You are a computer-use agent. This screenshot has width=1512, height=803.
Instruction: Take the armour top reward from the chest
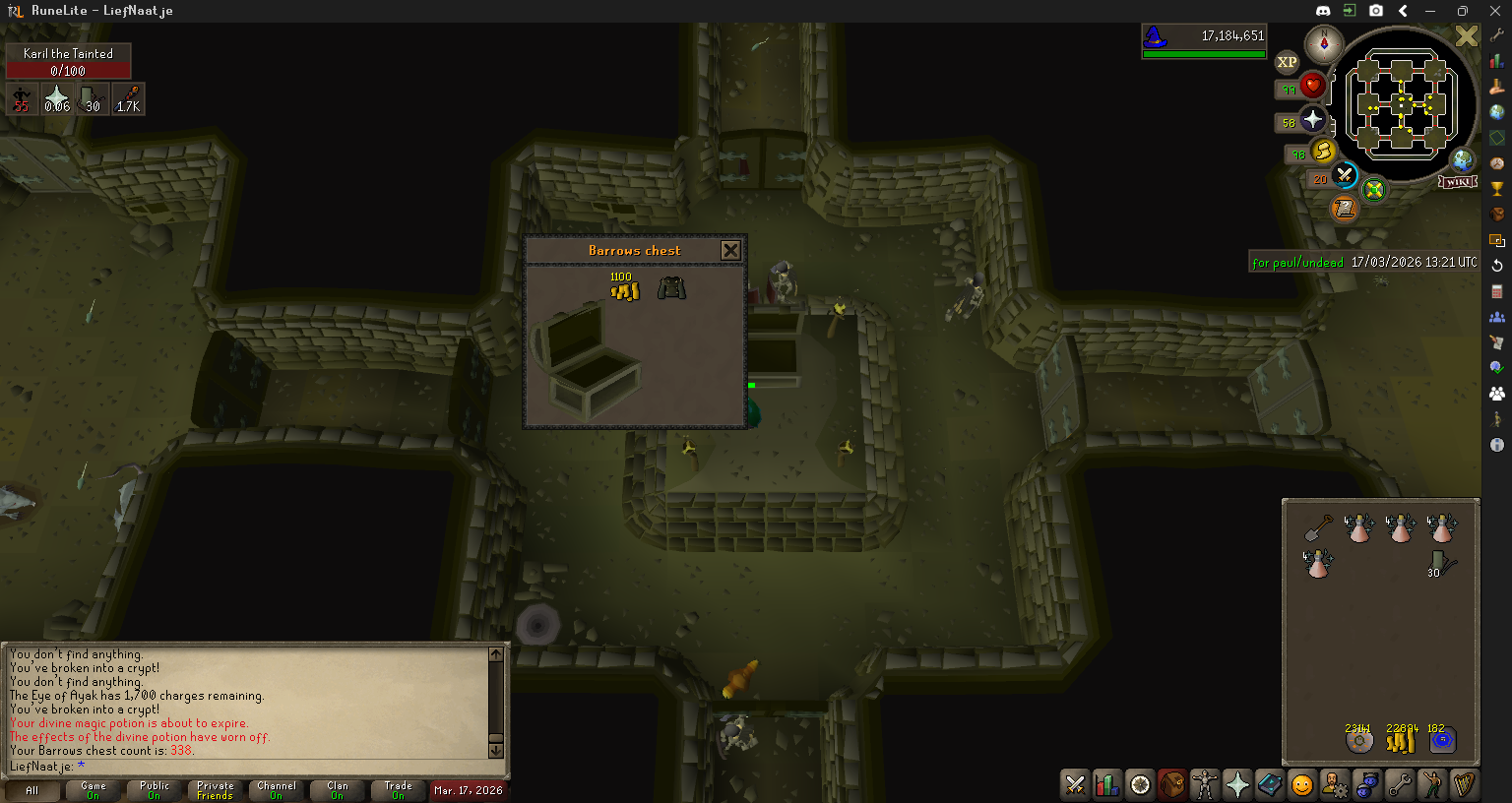tap(672, 288)
